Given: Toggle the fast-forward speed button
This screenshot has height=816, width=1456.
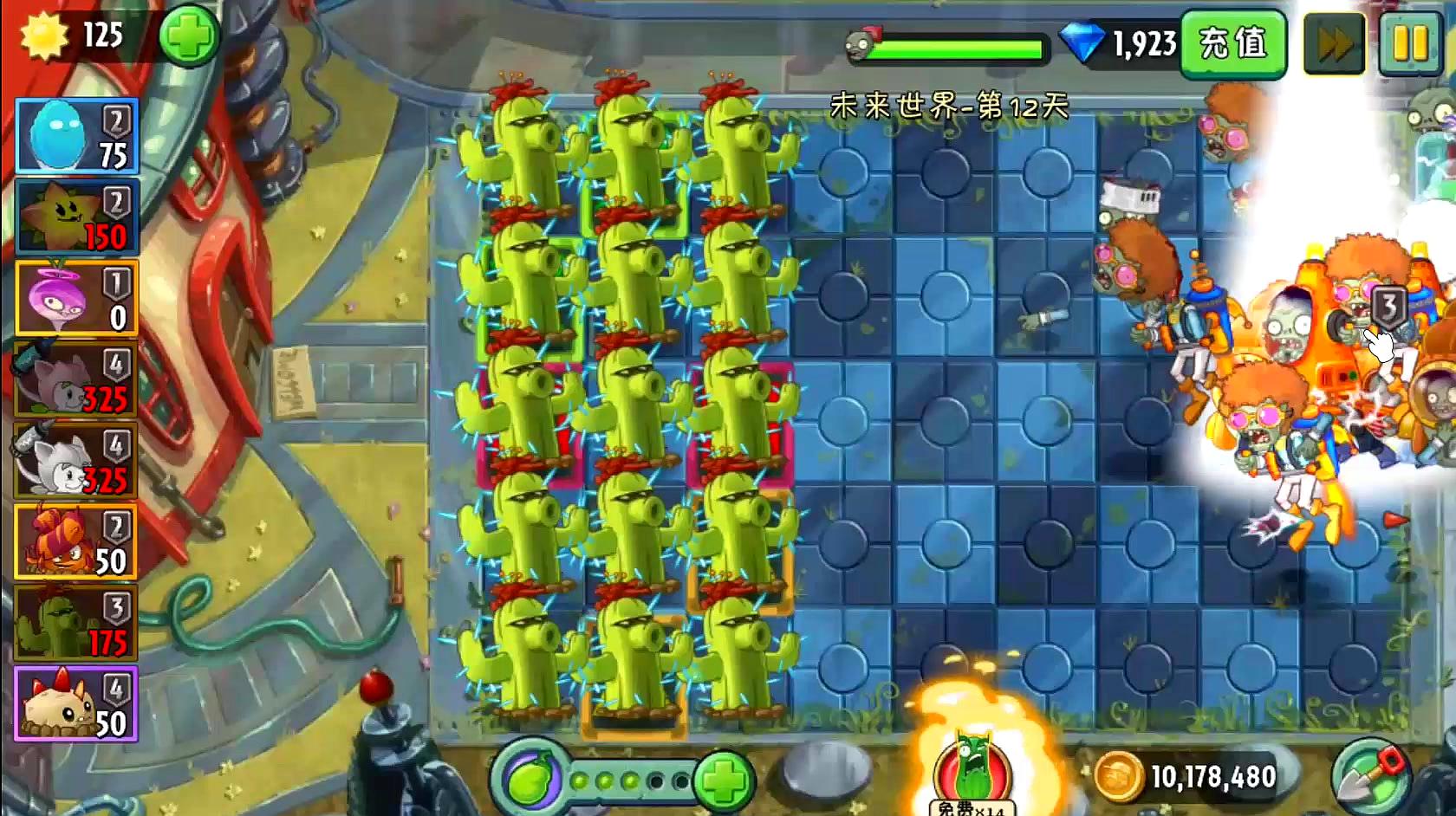Looking at the screenshot, I should tap(1334, 43).
